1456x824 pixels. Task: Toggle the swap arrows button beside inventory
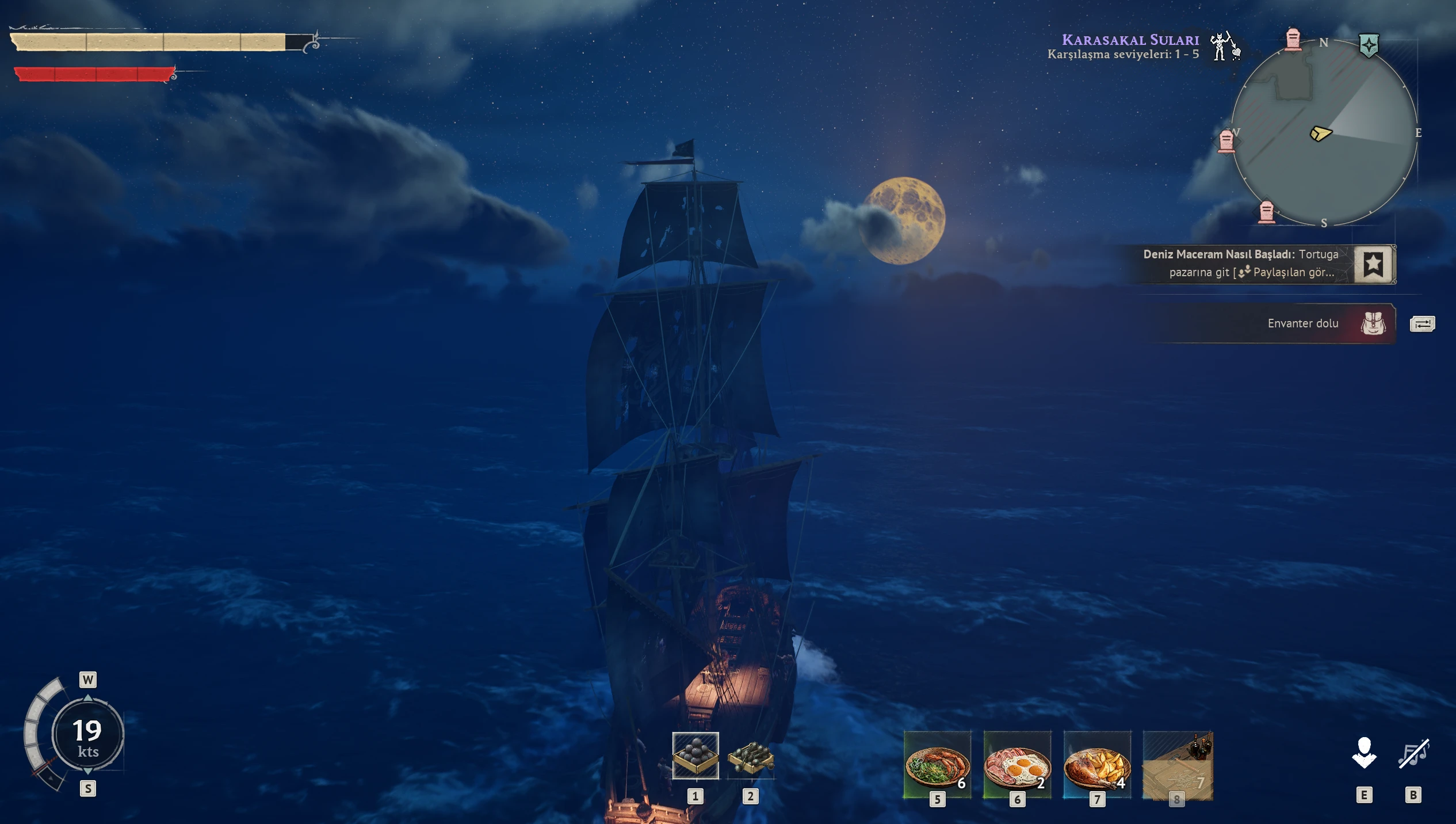coord(1422,324)
